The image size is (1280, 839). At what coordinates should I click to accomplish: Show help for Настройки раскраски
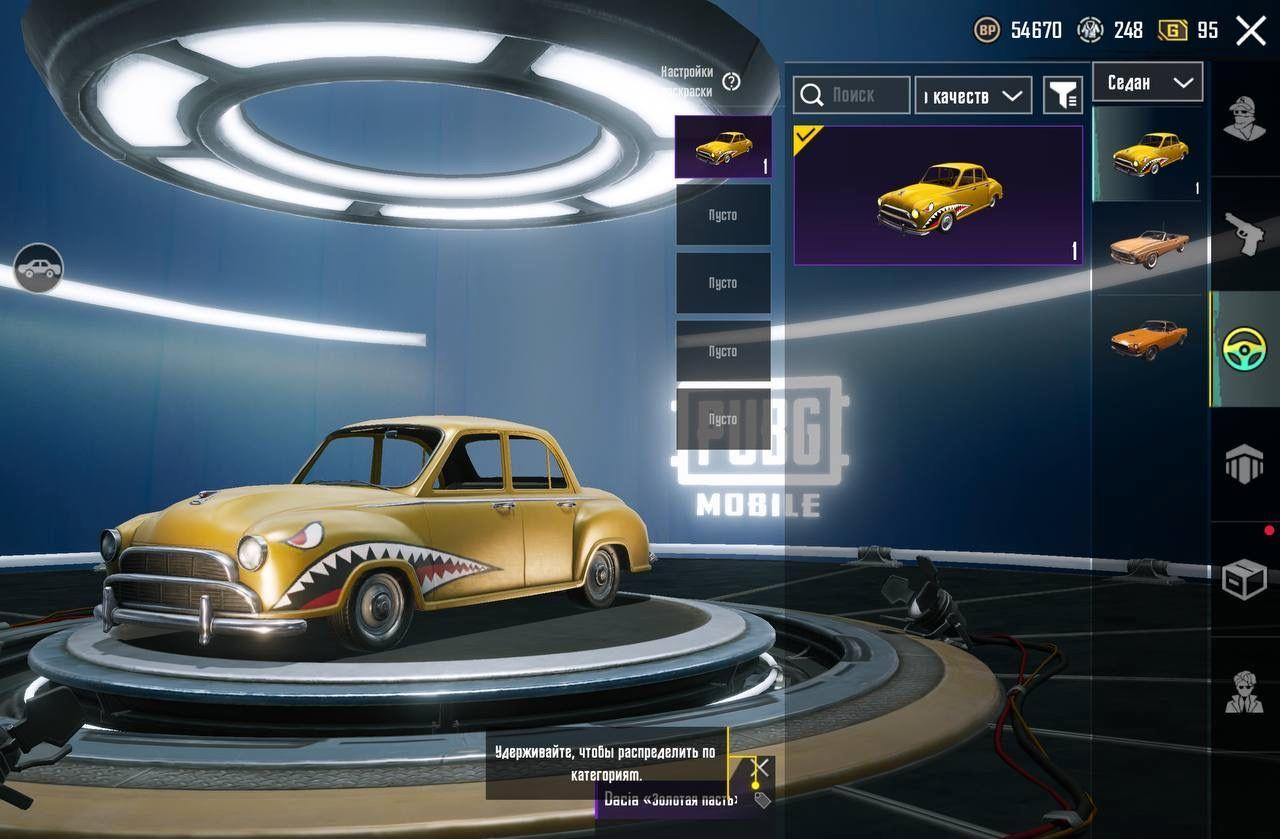(x=731, y=82)
